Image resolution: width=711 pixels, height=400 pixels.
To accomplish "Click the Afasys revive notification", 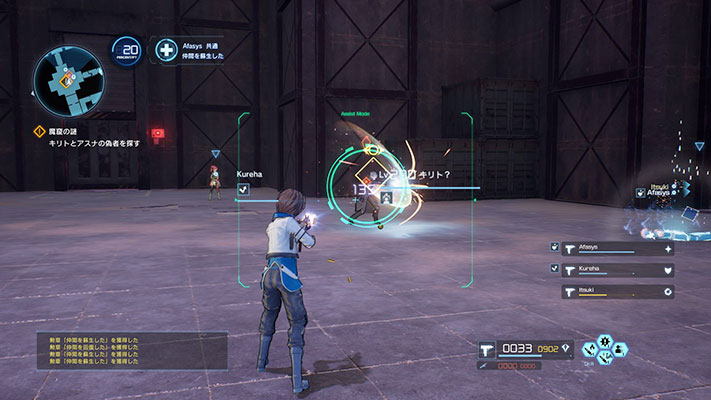I will click(192, 50).
